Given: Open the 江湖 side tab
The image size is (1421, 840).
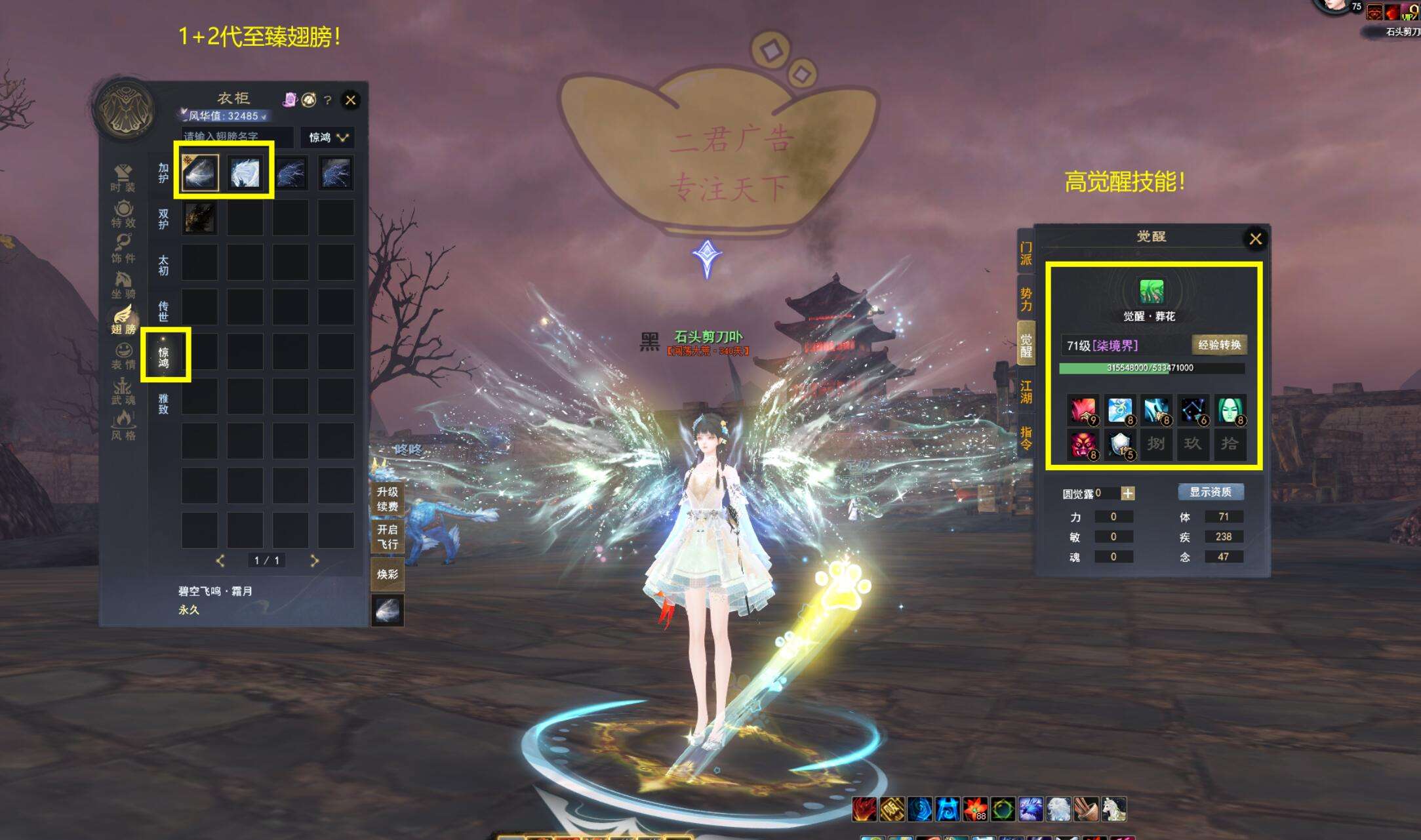Looking at the screenshot, I should tap(1026, 392).
